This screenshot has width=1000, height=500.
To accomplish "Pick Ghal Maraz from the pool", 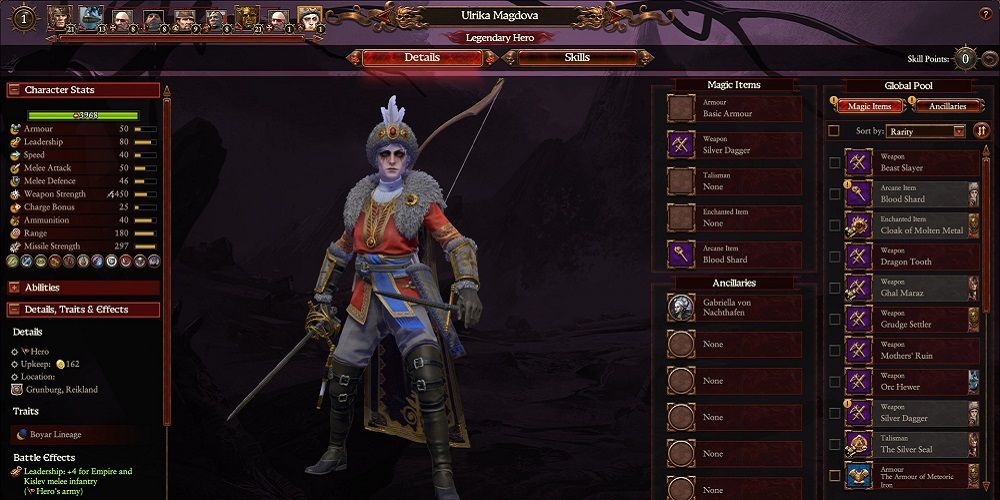I will [x=912, y=288].
